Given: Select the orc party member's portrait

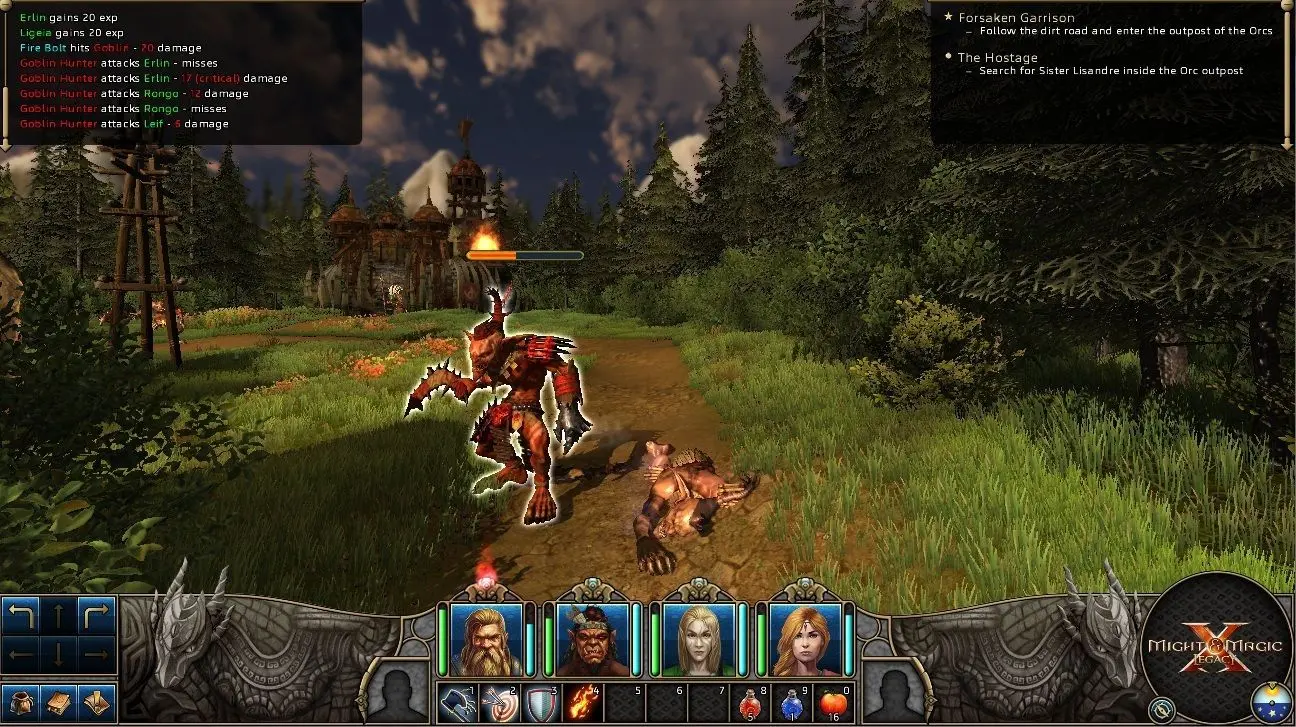Looking at the screenshot, I should [590, 640].
